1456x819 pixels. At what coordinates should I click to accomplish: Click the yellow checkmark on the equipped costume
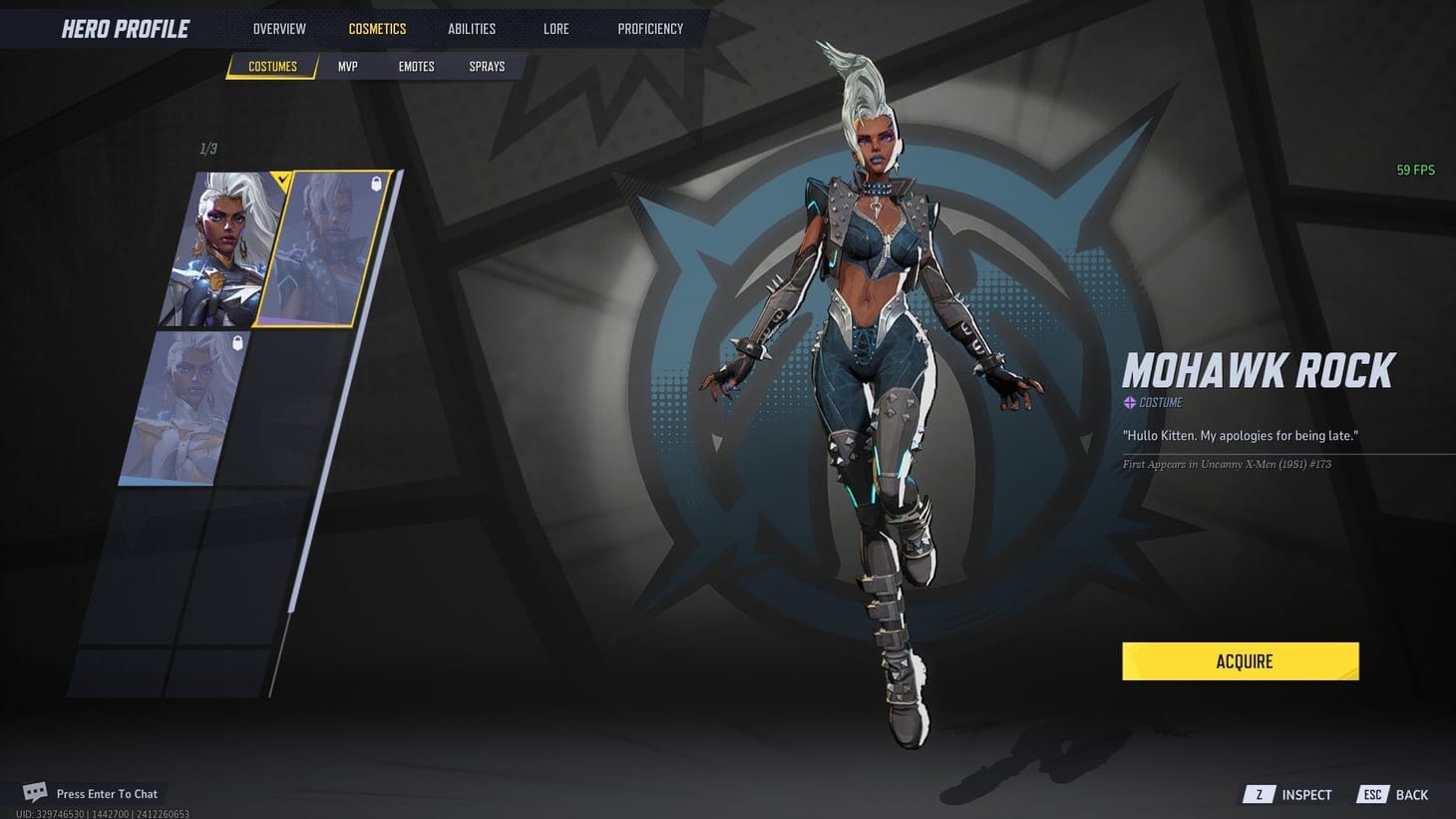pos(280,181)
